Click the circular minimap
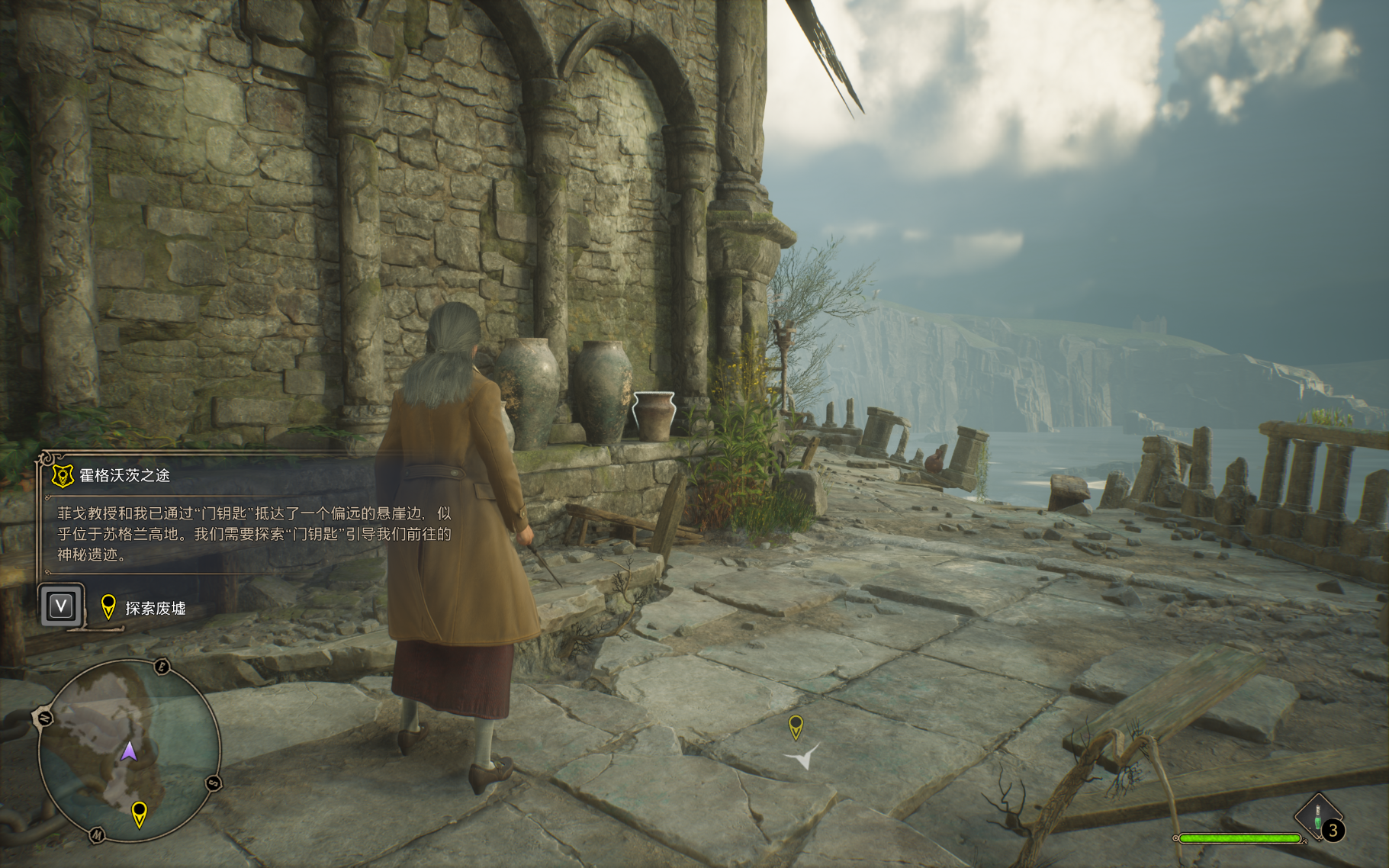The height and width of the screenshot is (868, 1389). coord(129,751)
